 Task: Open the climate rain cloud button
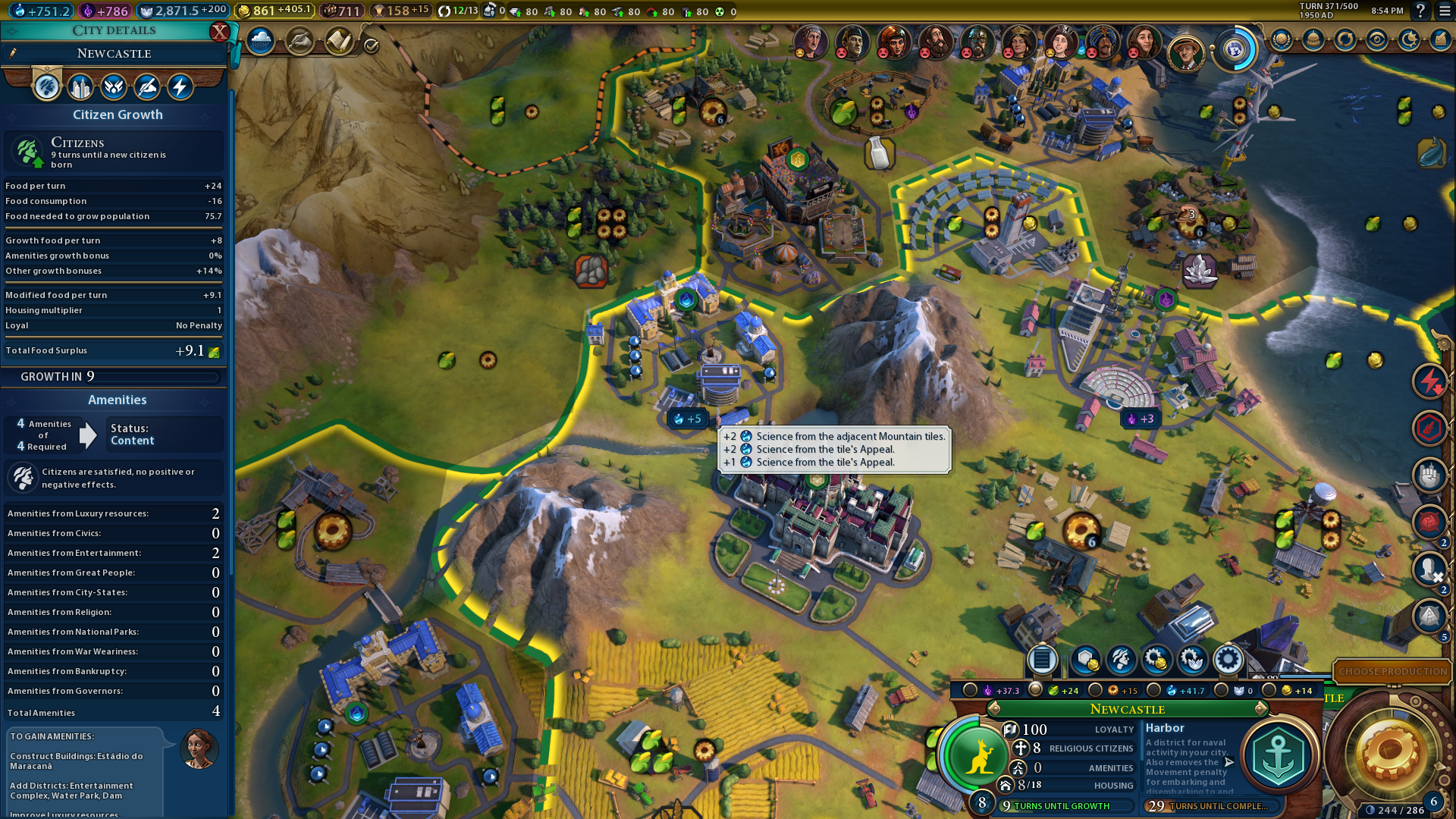pos(260,41)
